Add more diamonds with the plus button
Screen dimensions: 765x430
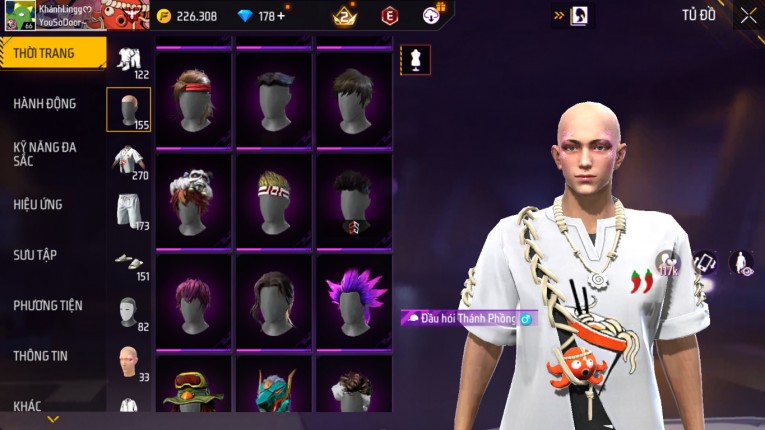(x=280, y=16)
